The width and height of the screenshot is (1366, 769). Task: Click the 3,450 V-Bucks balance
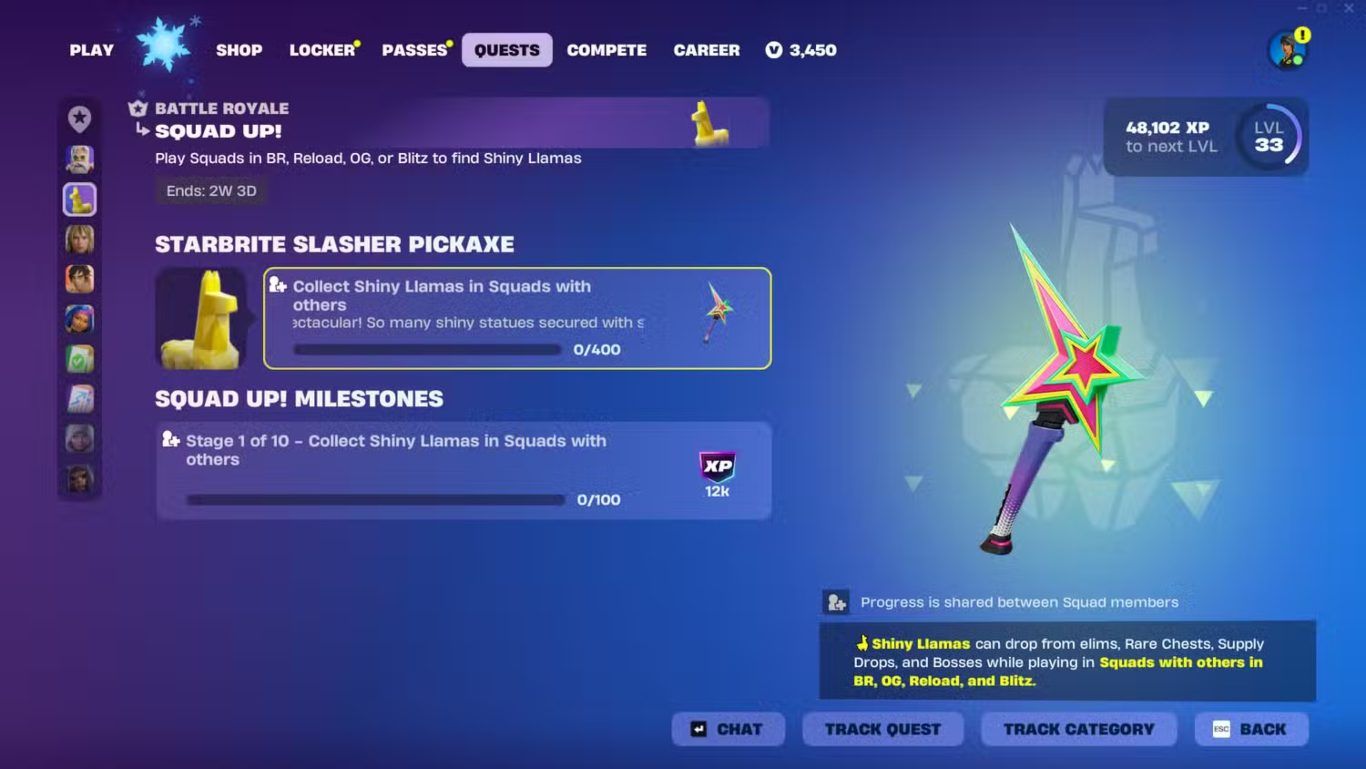[x=801, y=50]
